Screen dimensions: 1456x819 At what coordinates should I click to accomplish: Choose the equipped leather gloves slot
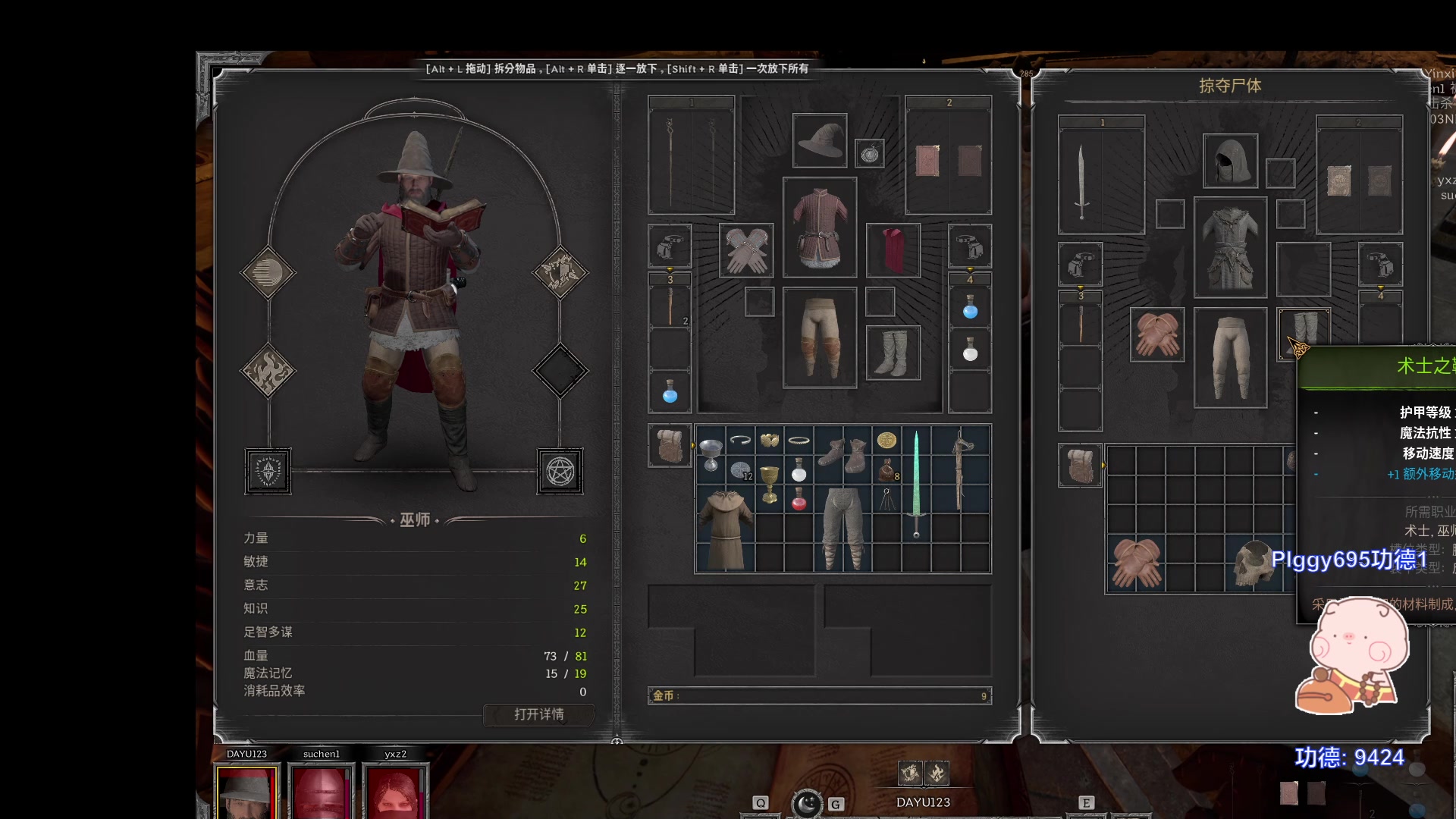pyautogui.click(x=746, y=250)
